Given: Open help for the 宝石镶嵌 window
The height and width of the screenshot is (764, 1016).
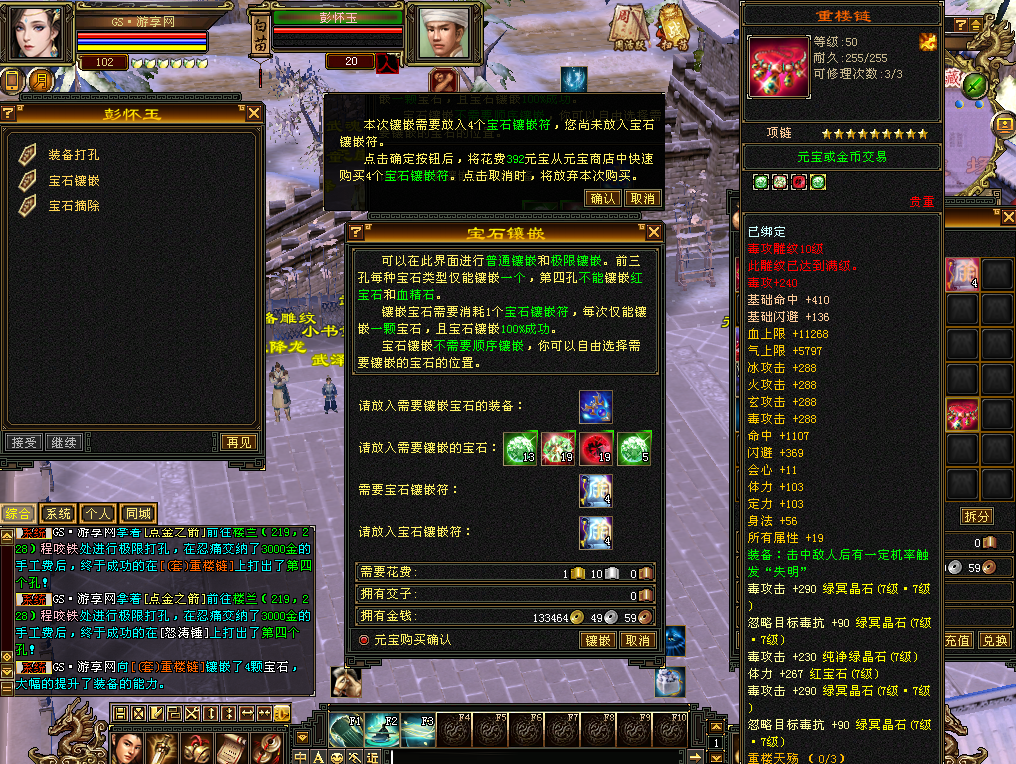Looking at the screenshot, I should click(355, 233).
